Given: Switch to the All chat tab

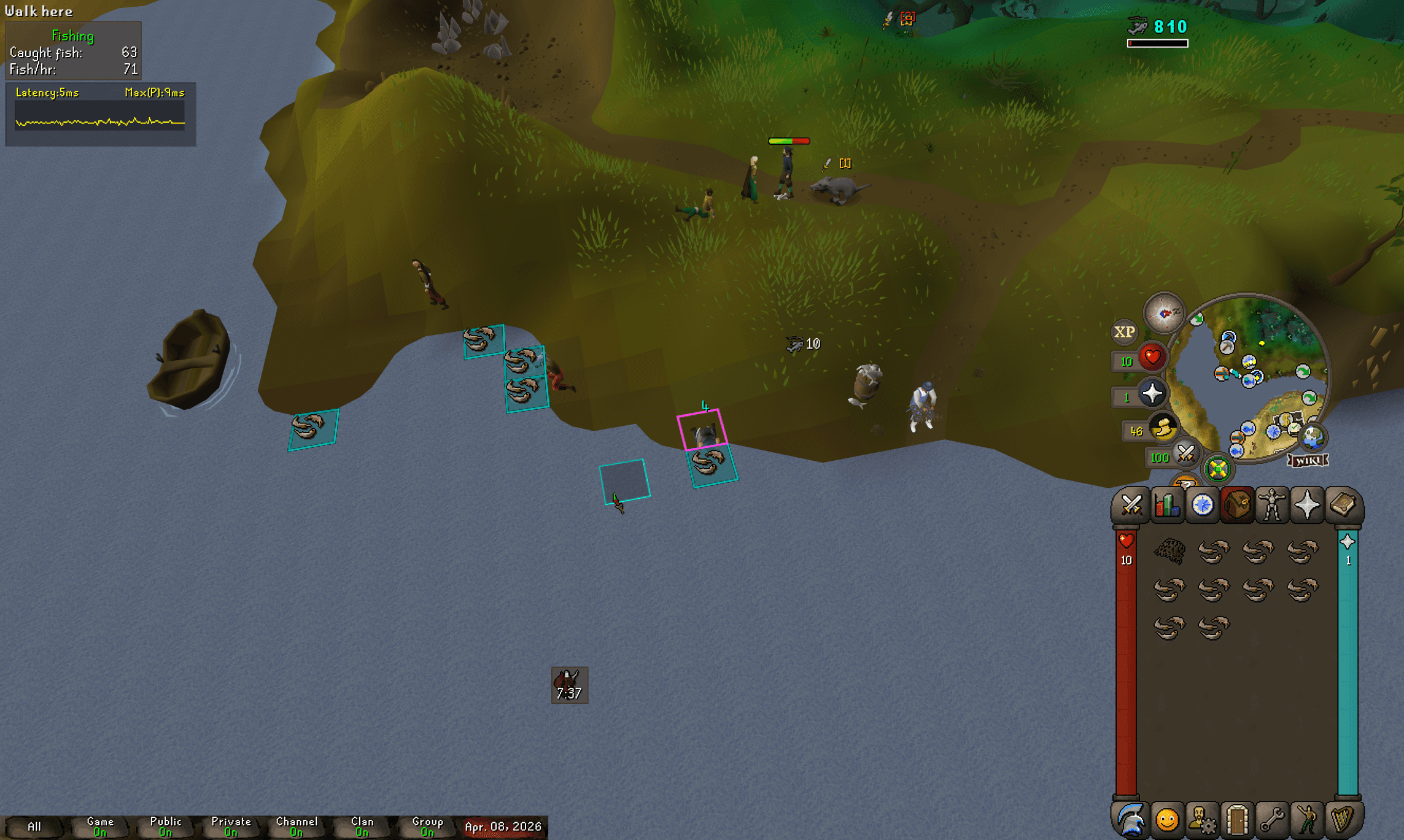Looking at the screenshot, I should pyautogui.click(x=35, y=825).
